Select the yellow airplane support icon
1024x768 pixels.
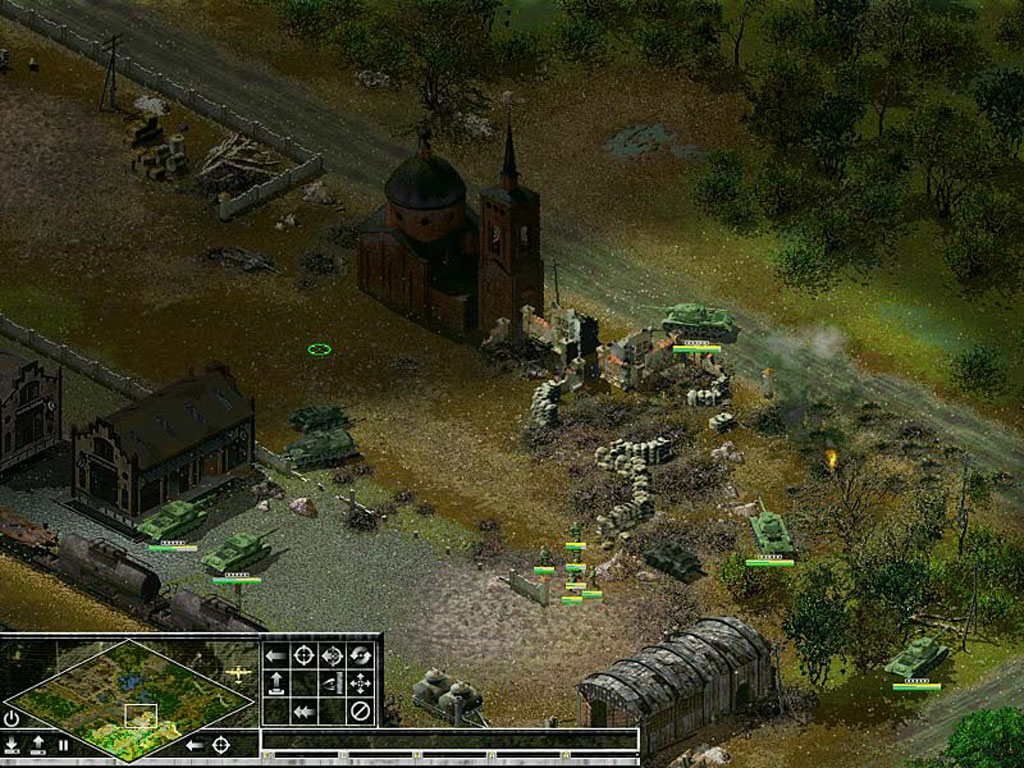[238, 673]
